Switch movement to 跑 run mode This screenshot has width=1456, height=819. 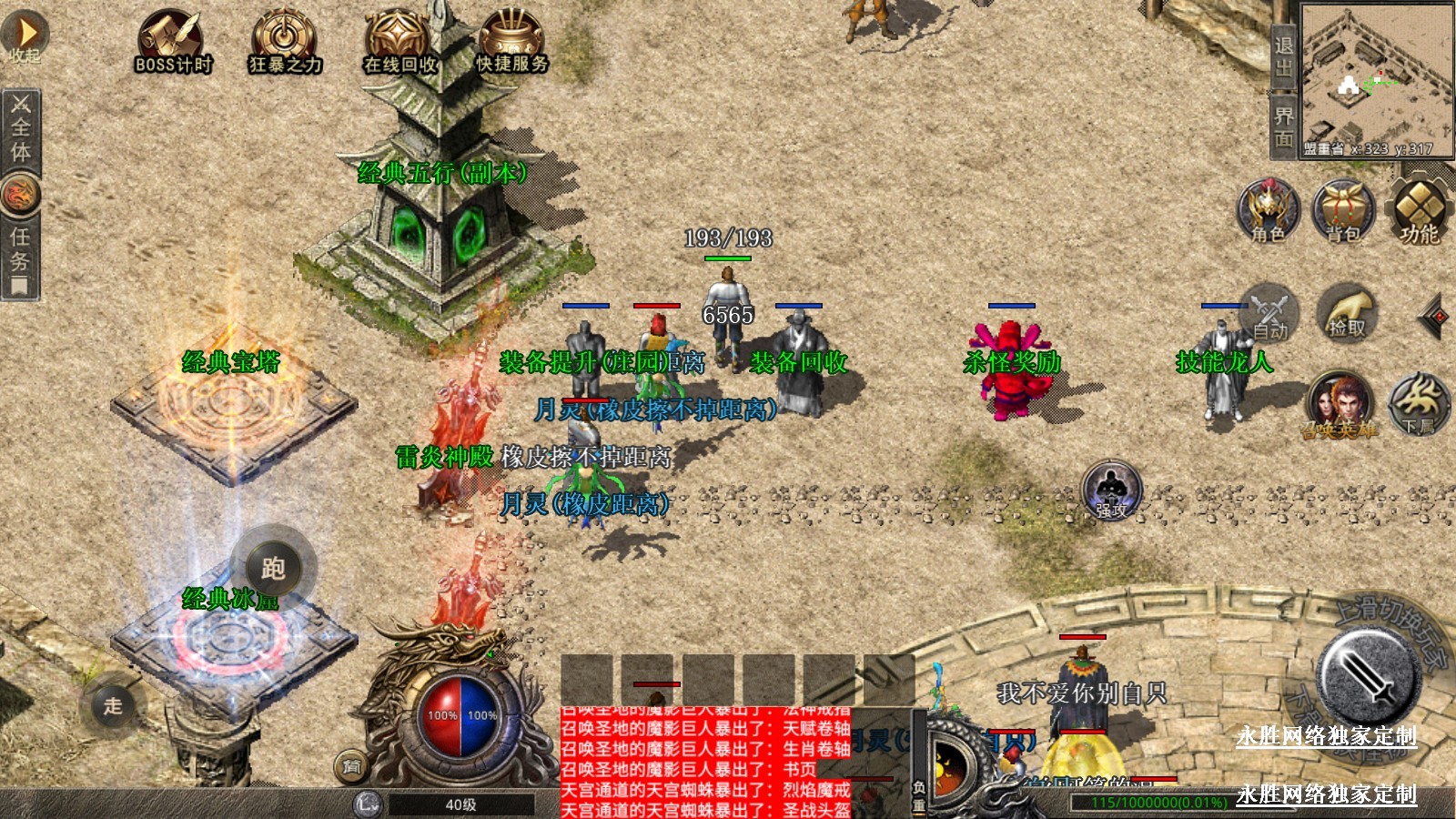tap(273, 568)
